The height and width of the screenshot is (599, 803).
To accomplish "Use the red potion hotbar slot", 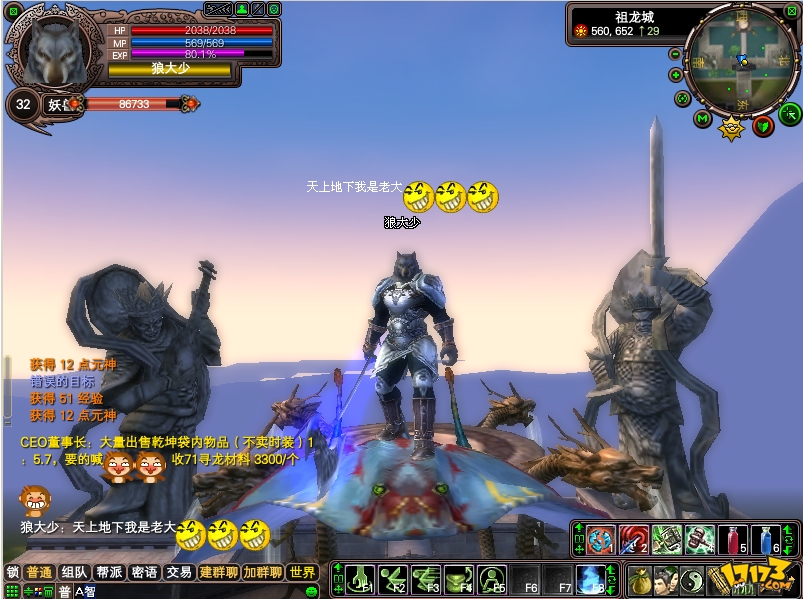I will [732, 540].
